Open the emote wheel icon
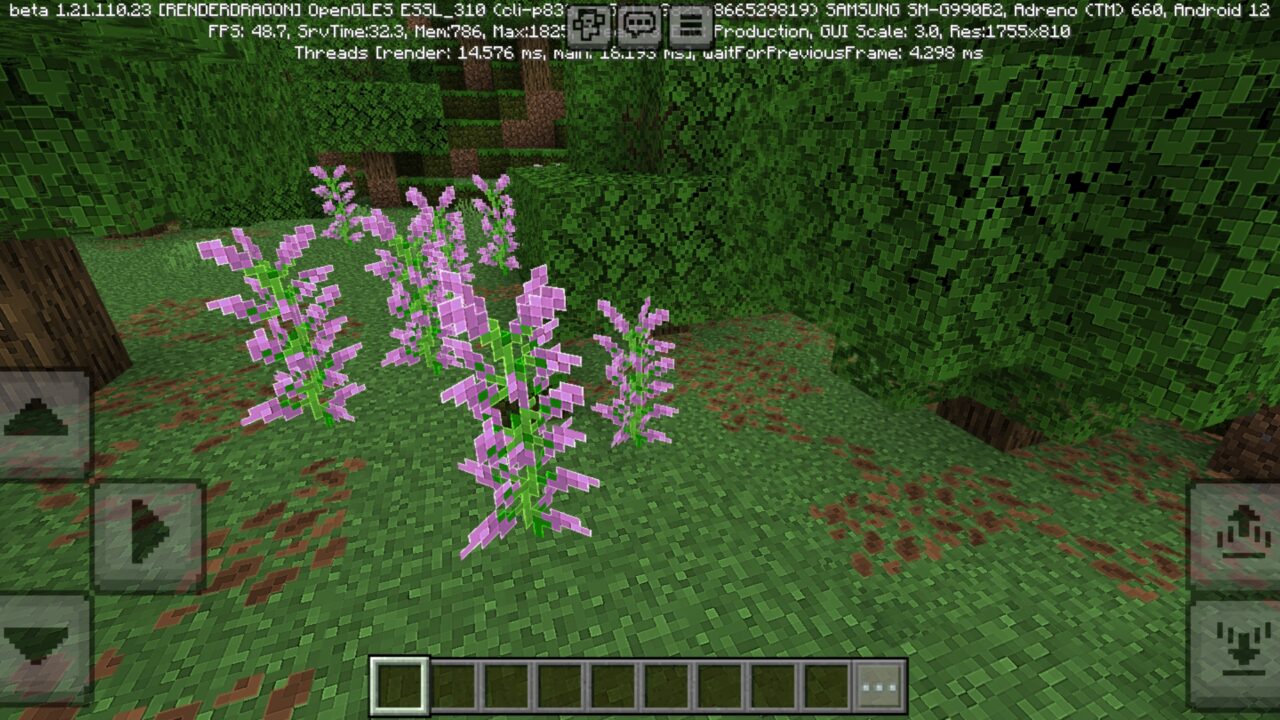 point(588,24)
